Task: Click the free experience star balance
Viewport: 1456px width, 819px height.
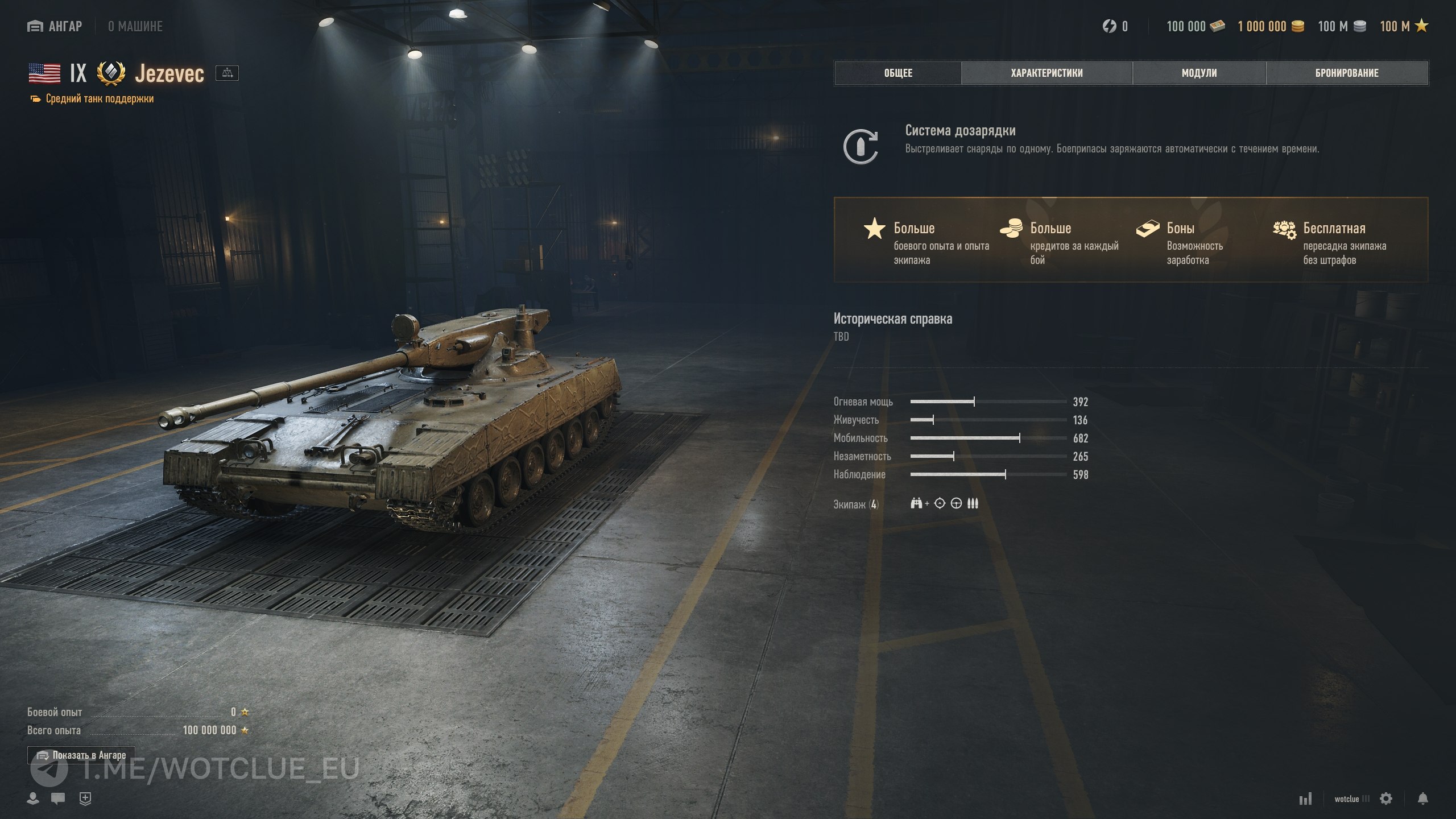Action: click(1404, 26)
